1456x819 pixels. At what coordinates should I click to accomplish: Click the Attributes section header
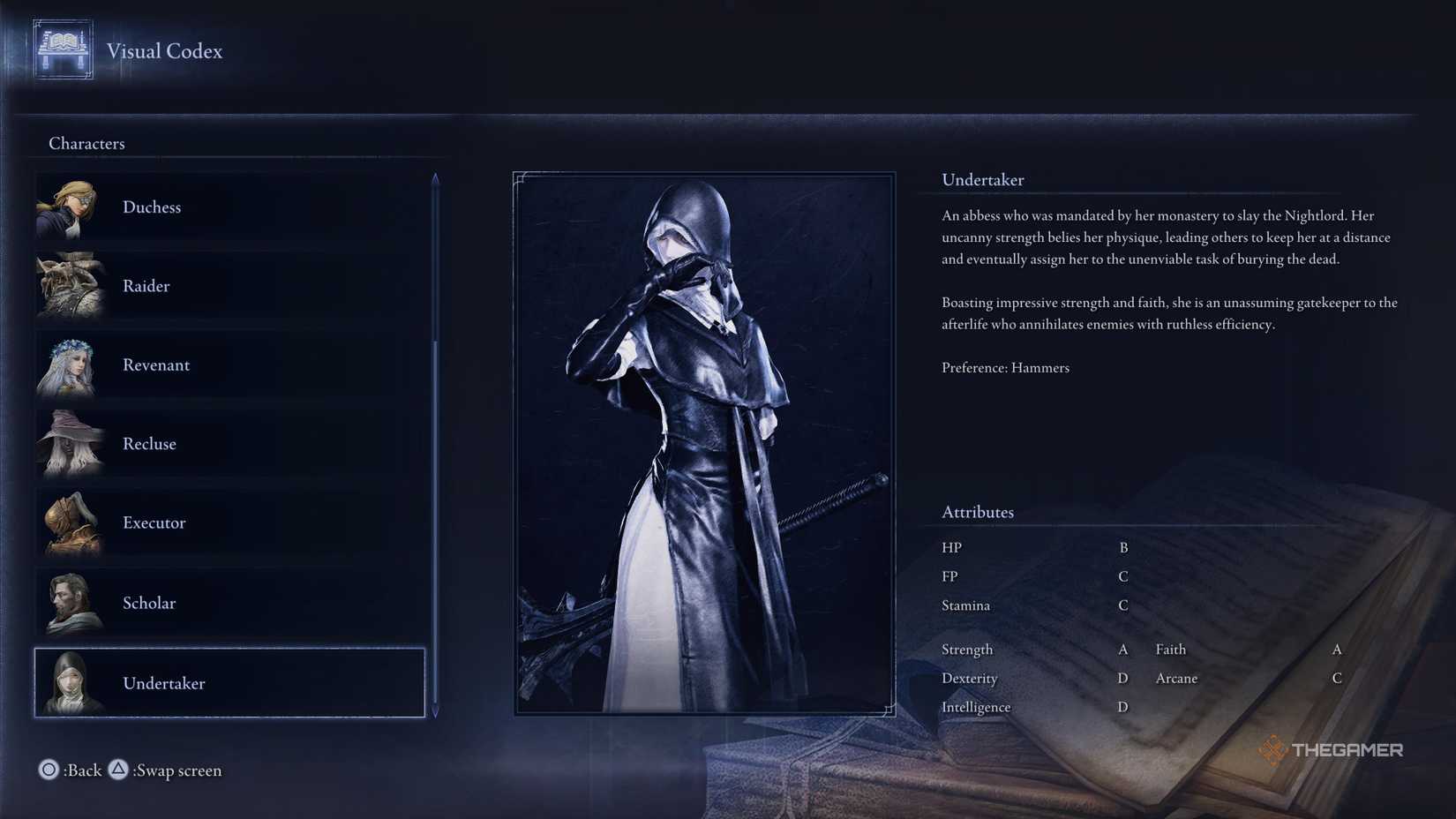click(x=977, y=512)
